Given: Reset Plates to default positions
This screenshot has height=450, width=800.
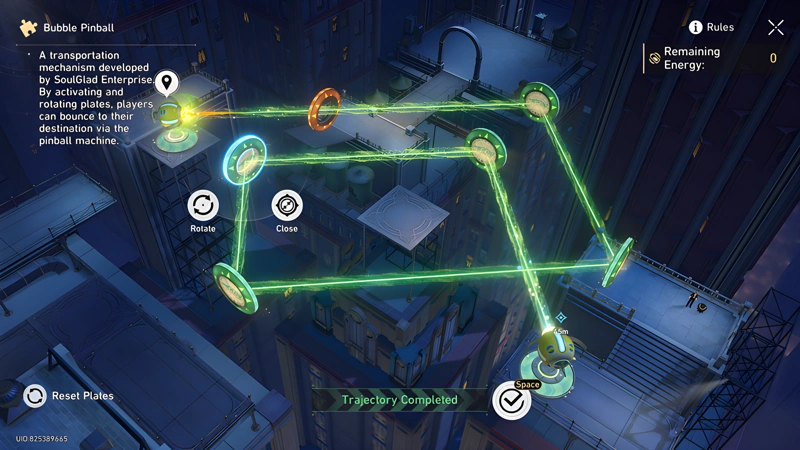Looking at the screenshot, I should pyautogui.click(x=36, y=395).
